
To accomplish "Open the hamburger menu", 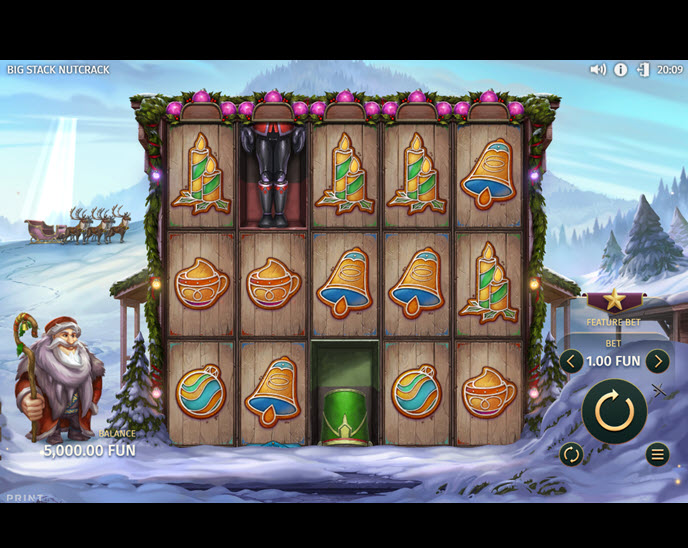I will click(657, 455).
